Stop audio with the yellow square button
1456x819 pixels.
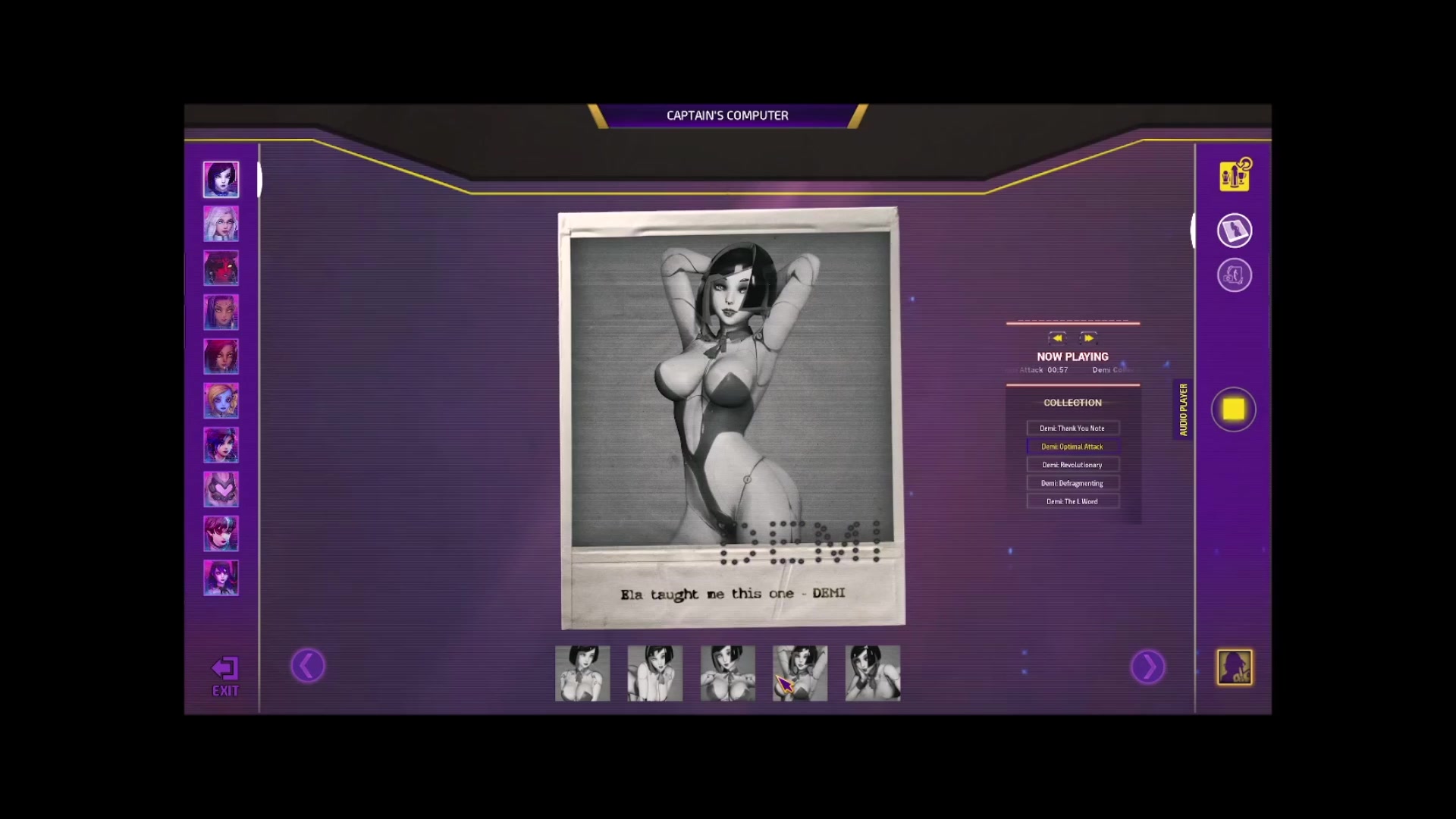point(1233,409)
